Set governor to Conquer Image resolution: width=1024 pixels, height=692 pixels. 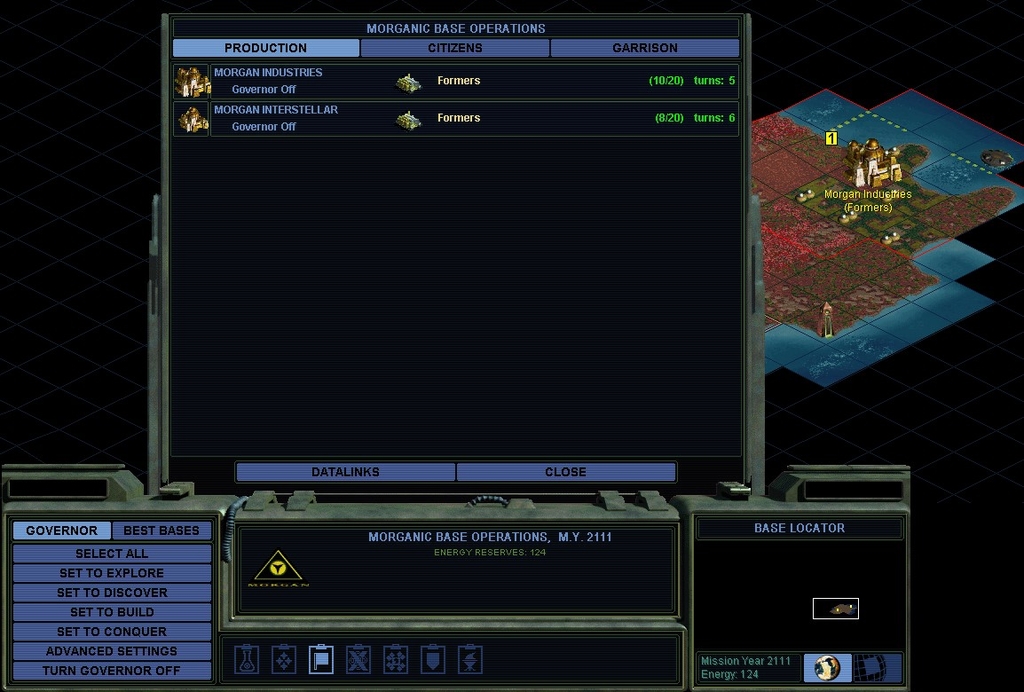coord(112,632)
